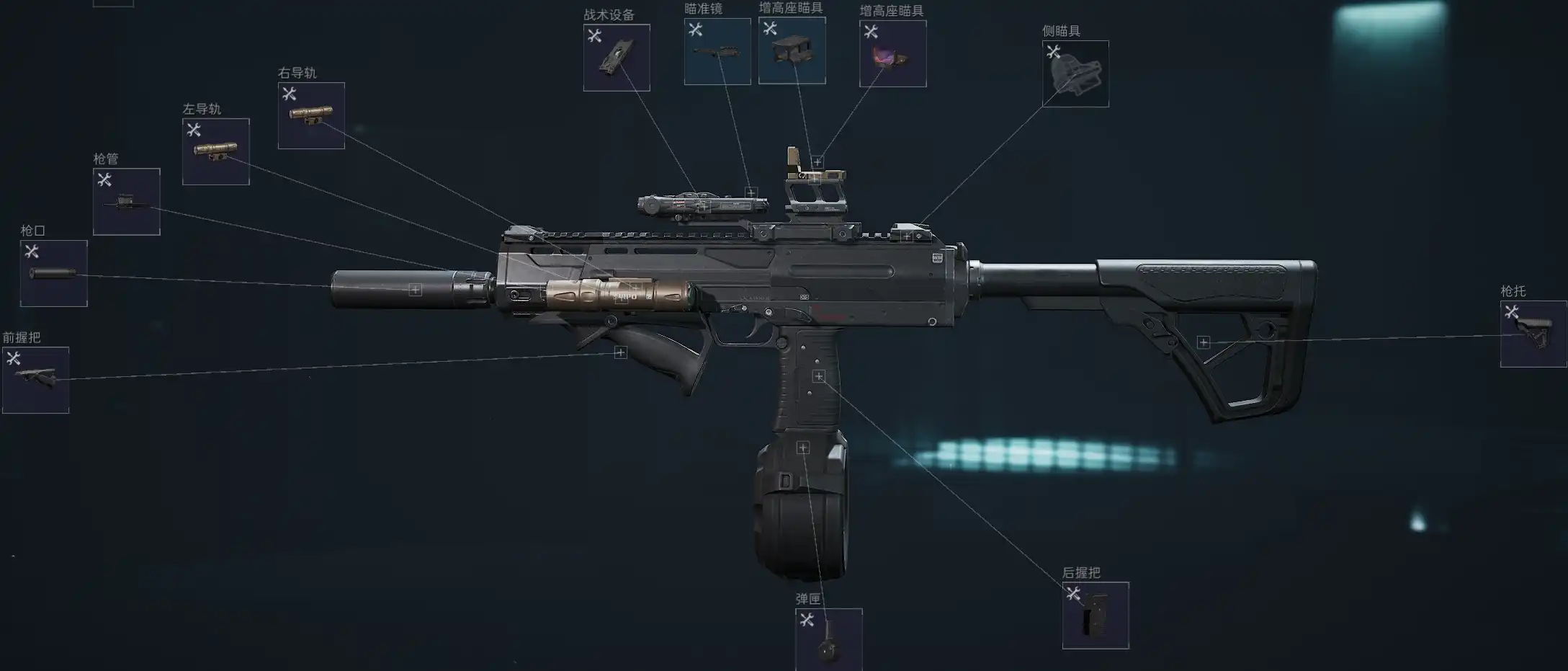Choose the 后握把 rear grip slot

click(1096, 615)
